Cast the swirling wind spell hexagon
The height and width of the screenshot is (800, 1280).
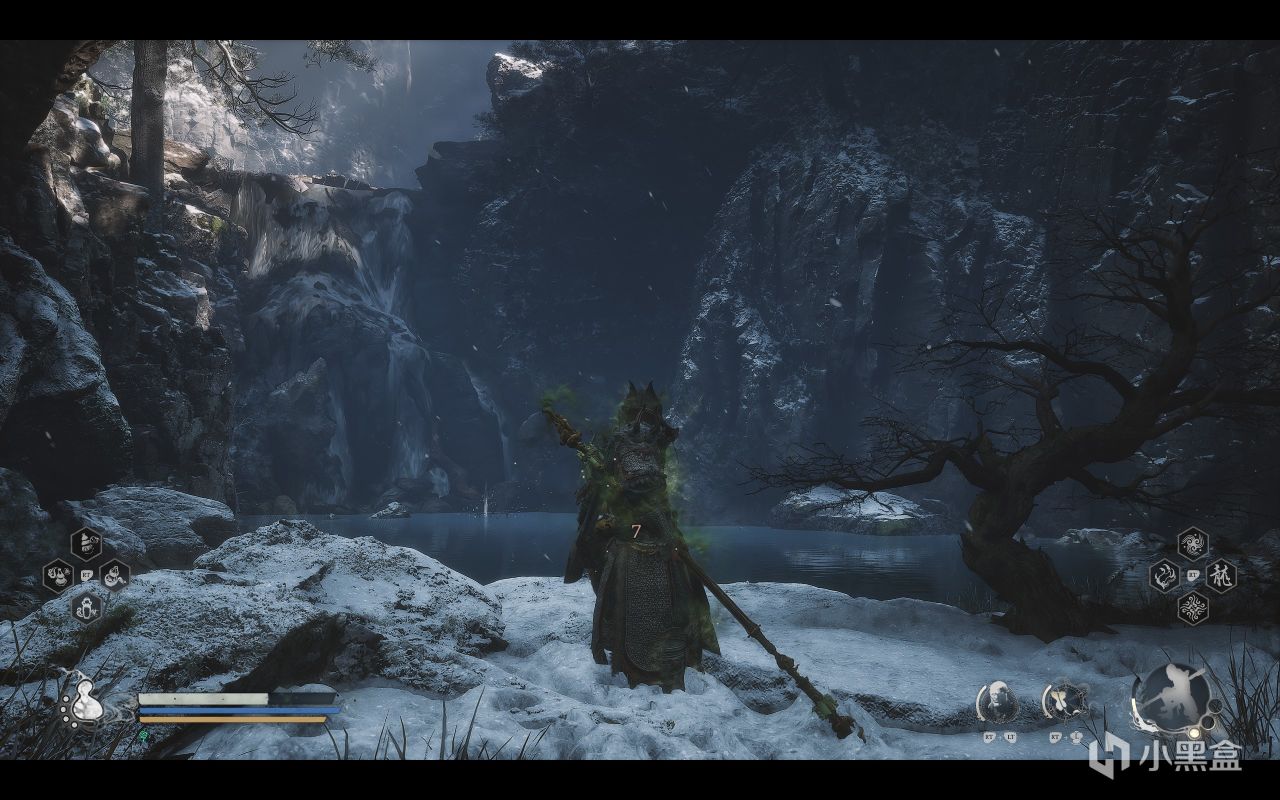point(1192,543)
